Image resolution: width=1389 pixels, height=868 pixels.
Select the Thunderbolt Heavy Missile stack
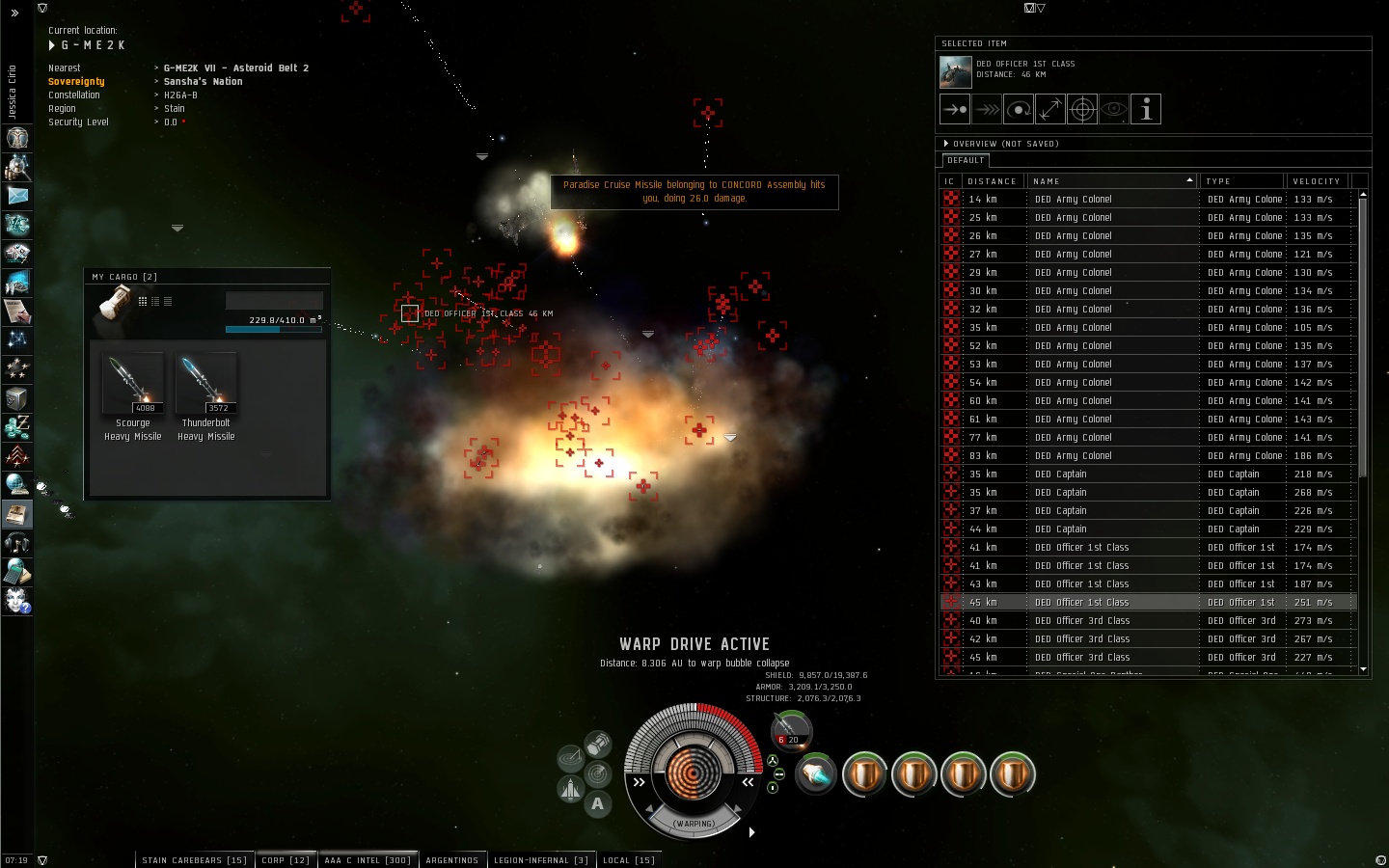pos(205,383)
